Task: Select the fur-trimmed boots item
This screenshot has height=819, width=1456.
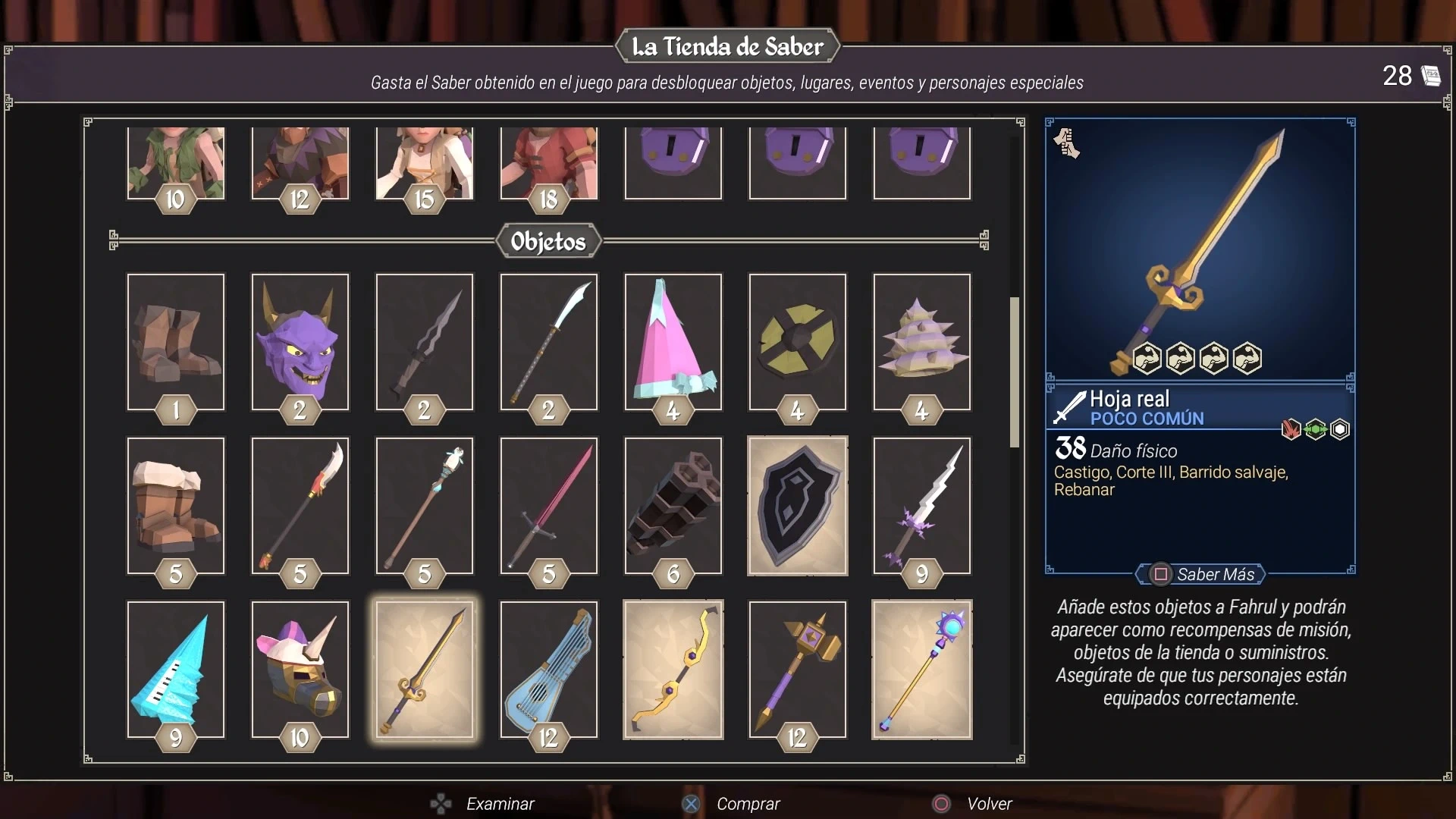Action: [175, 505]
